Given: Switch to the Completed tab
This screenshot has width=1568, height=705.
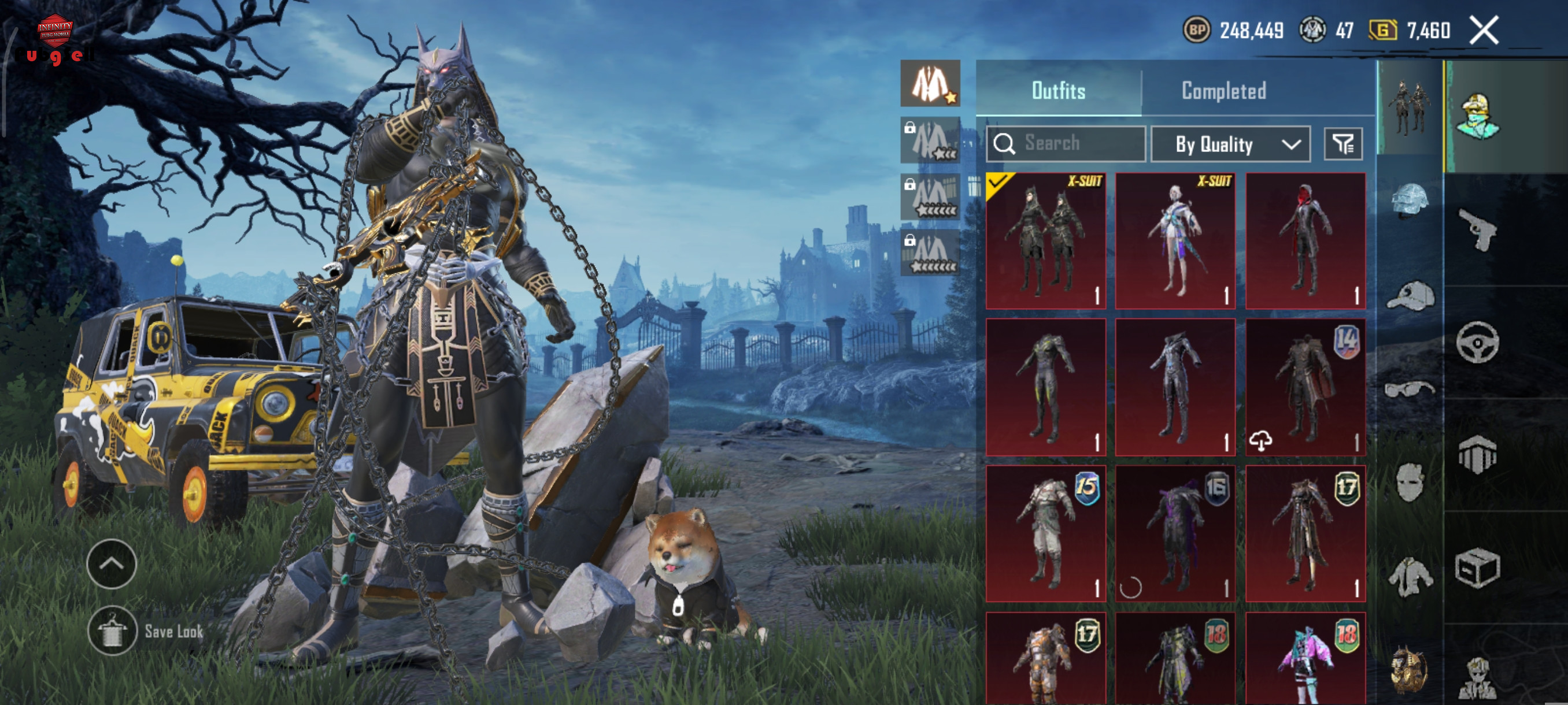Looking at the screenshot, I should (x=1223, y=91).
